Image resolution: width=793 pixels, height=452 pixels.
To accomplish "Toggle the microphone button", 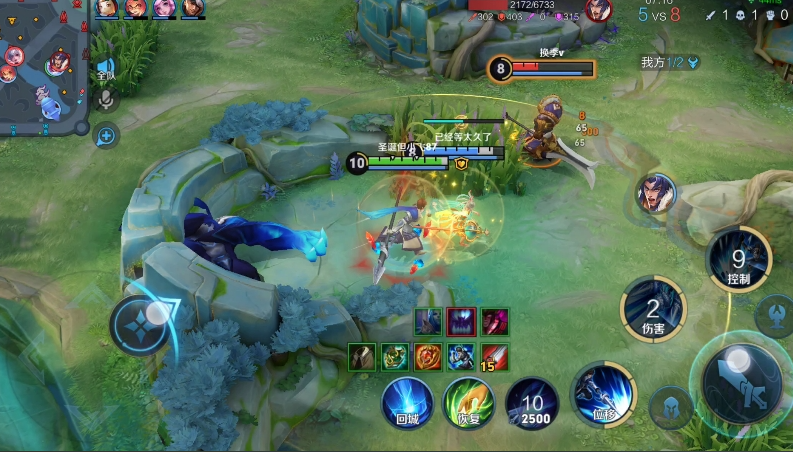I will coord(105,99).
